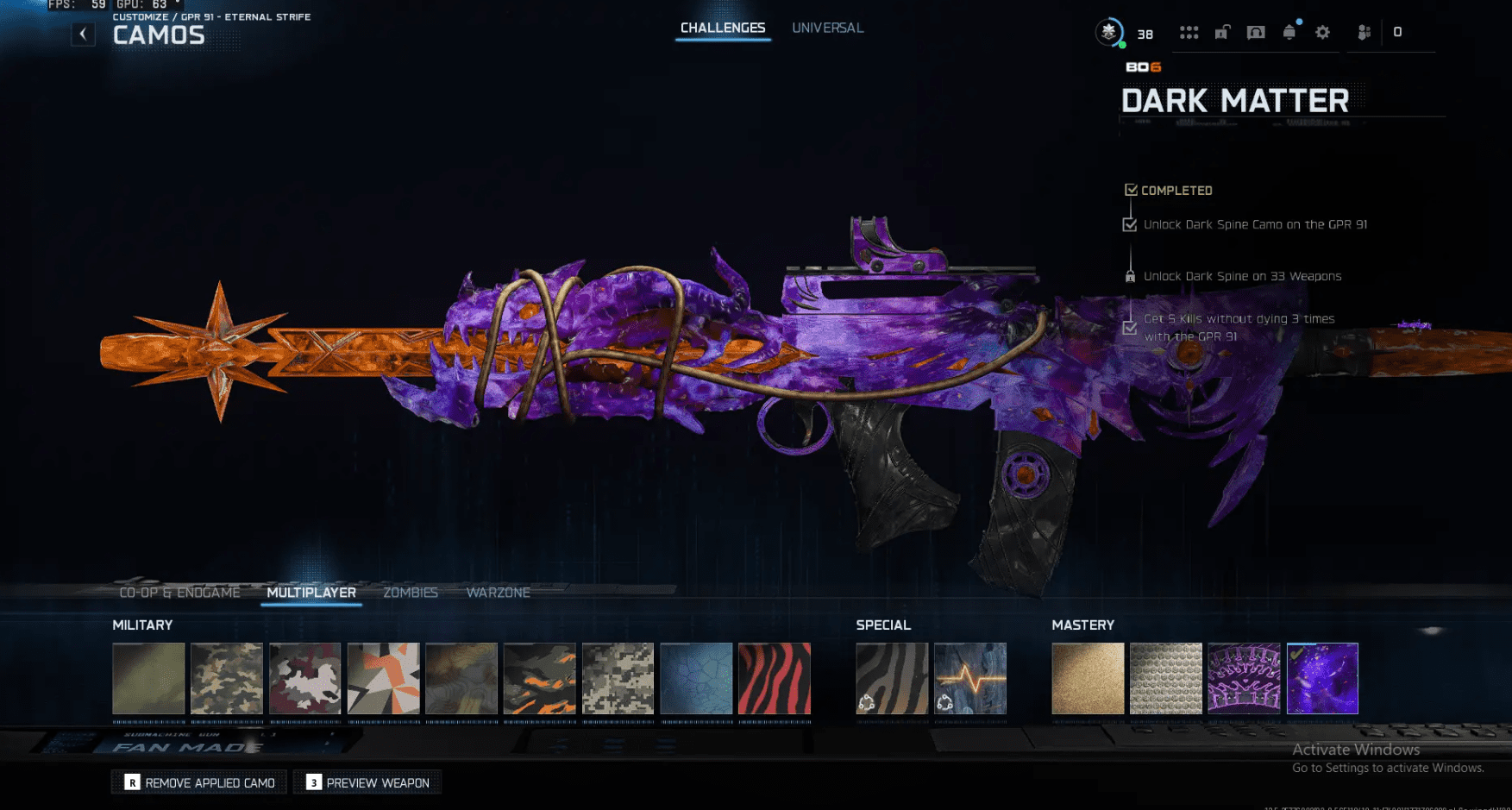Select the maroon and white woodland camo
1512x810 pixels.
[x=304, y=678]
